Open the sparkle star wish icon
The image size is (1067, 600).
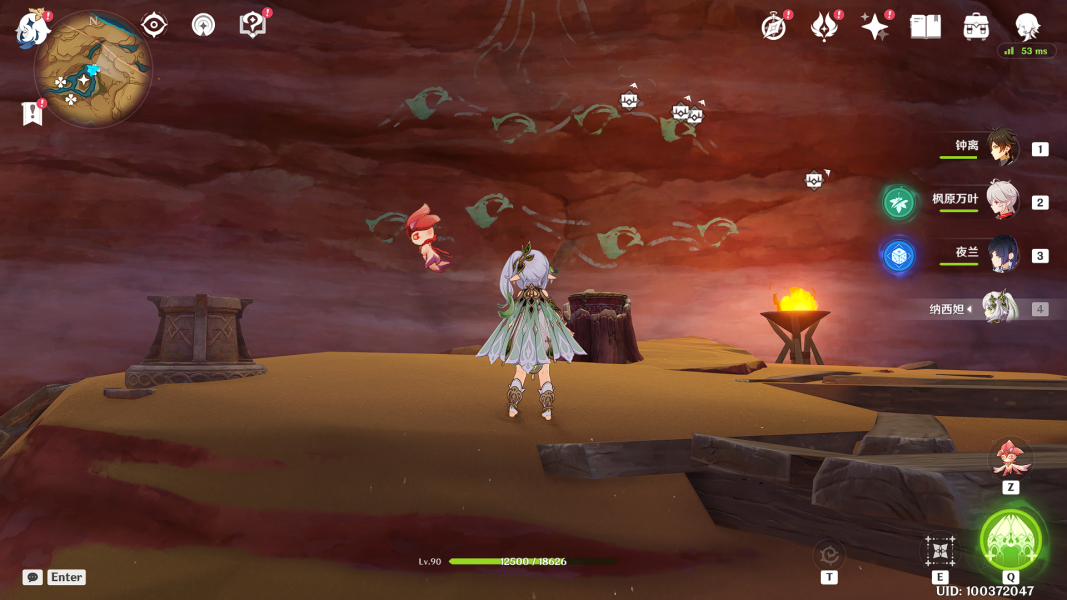click(875, 27)
